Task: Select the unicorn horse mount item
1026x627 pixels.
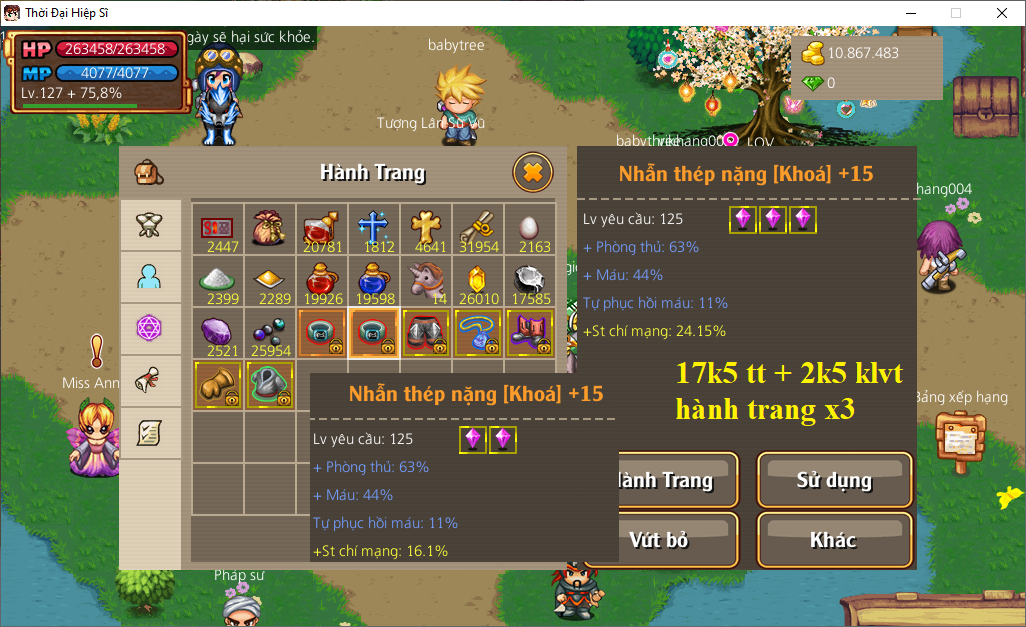Action: pyautogui.click(x=426, y=280)
